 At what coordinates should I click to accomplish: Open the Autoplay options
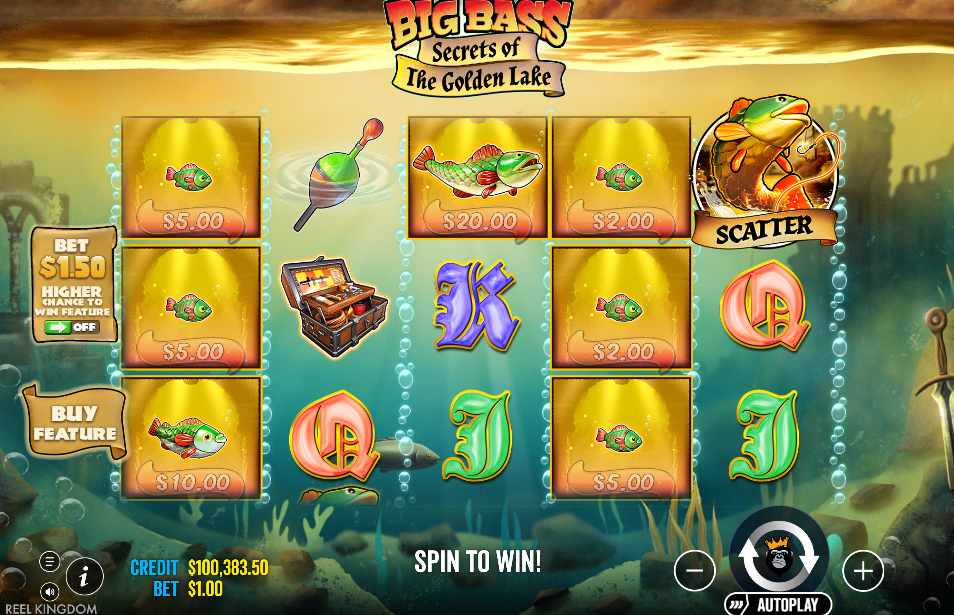coord(779,604)
